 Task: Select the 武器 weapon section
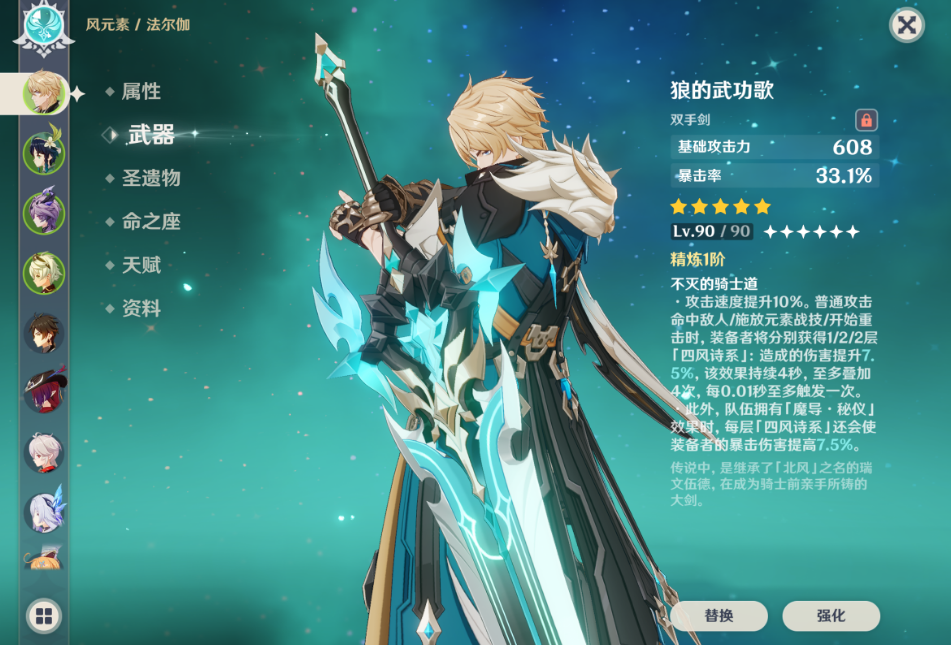pos(151,135)
